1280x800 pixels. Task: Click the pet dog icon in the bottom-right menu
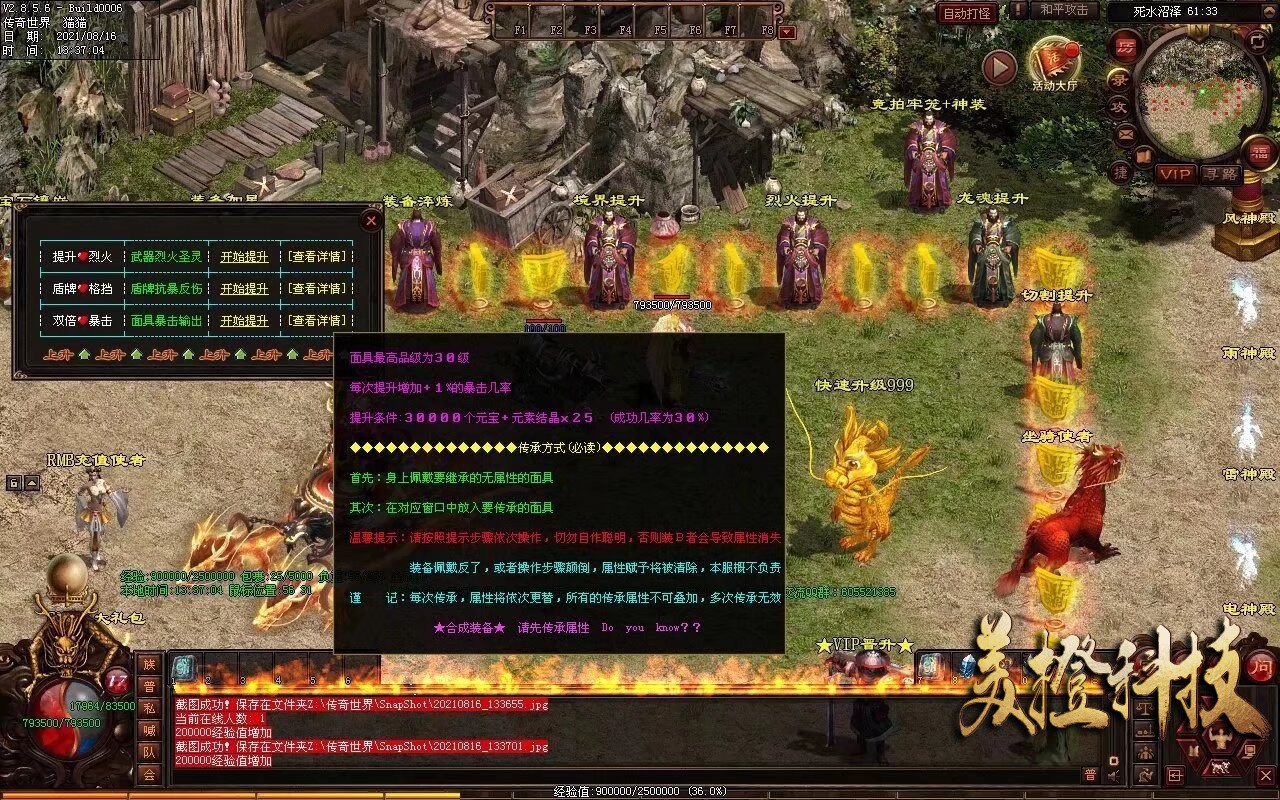click(x=1220, y=766)
